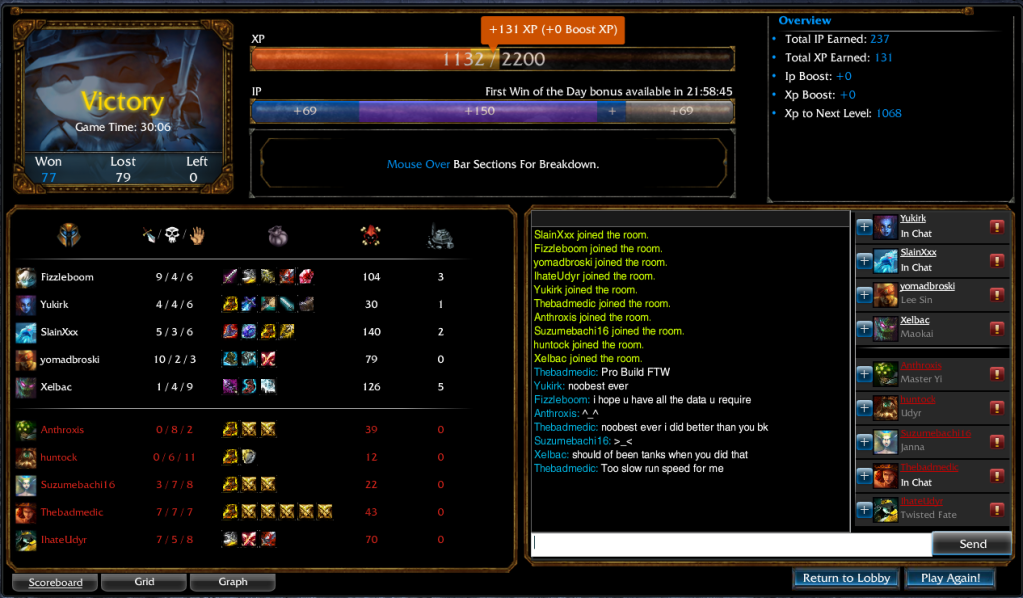Add the Twisted Fate player as friend
This screenshot has height=598, width=1023.
(864, 509)
